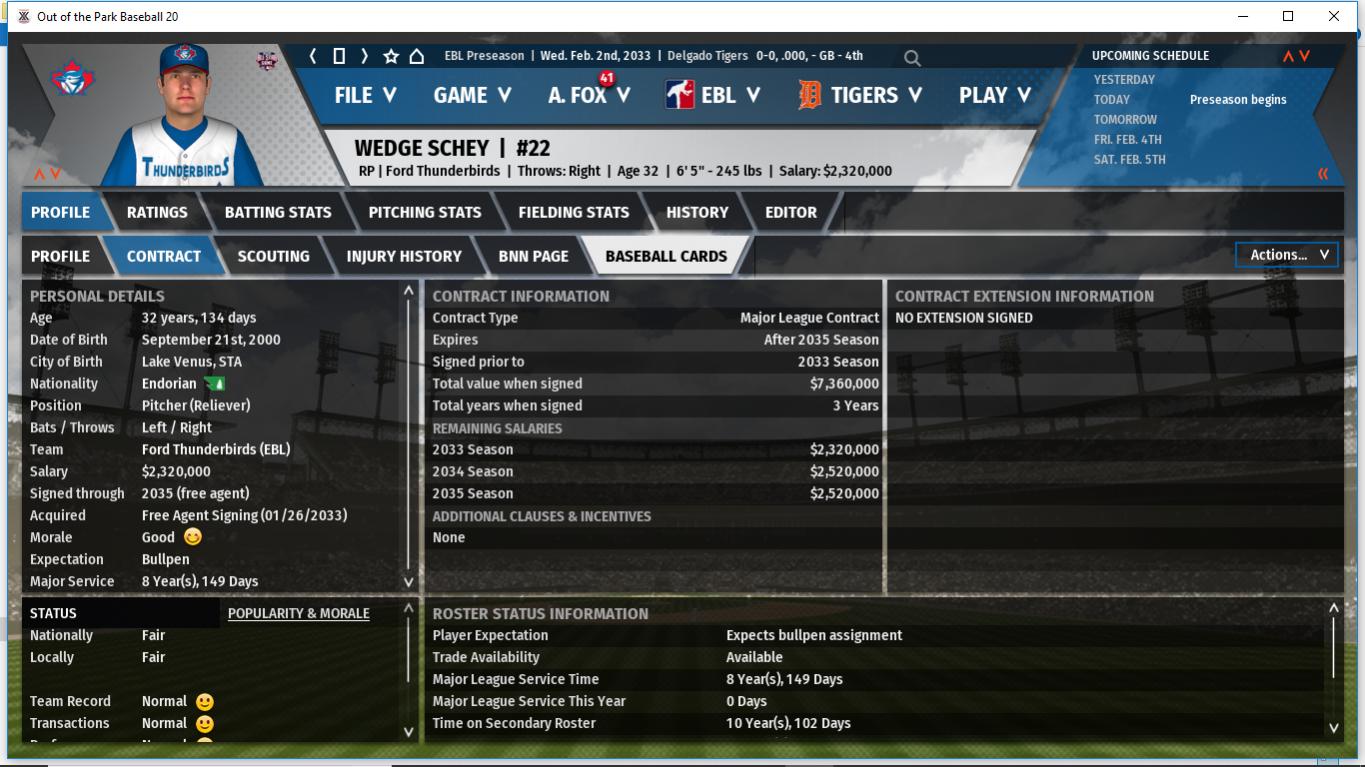Open the GAME menu
The height and width of the screenshot is (767, 1365).
click(472, 95)
